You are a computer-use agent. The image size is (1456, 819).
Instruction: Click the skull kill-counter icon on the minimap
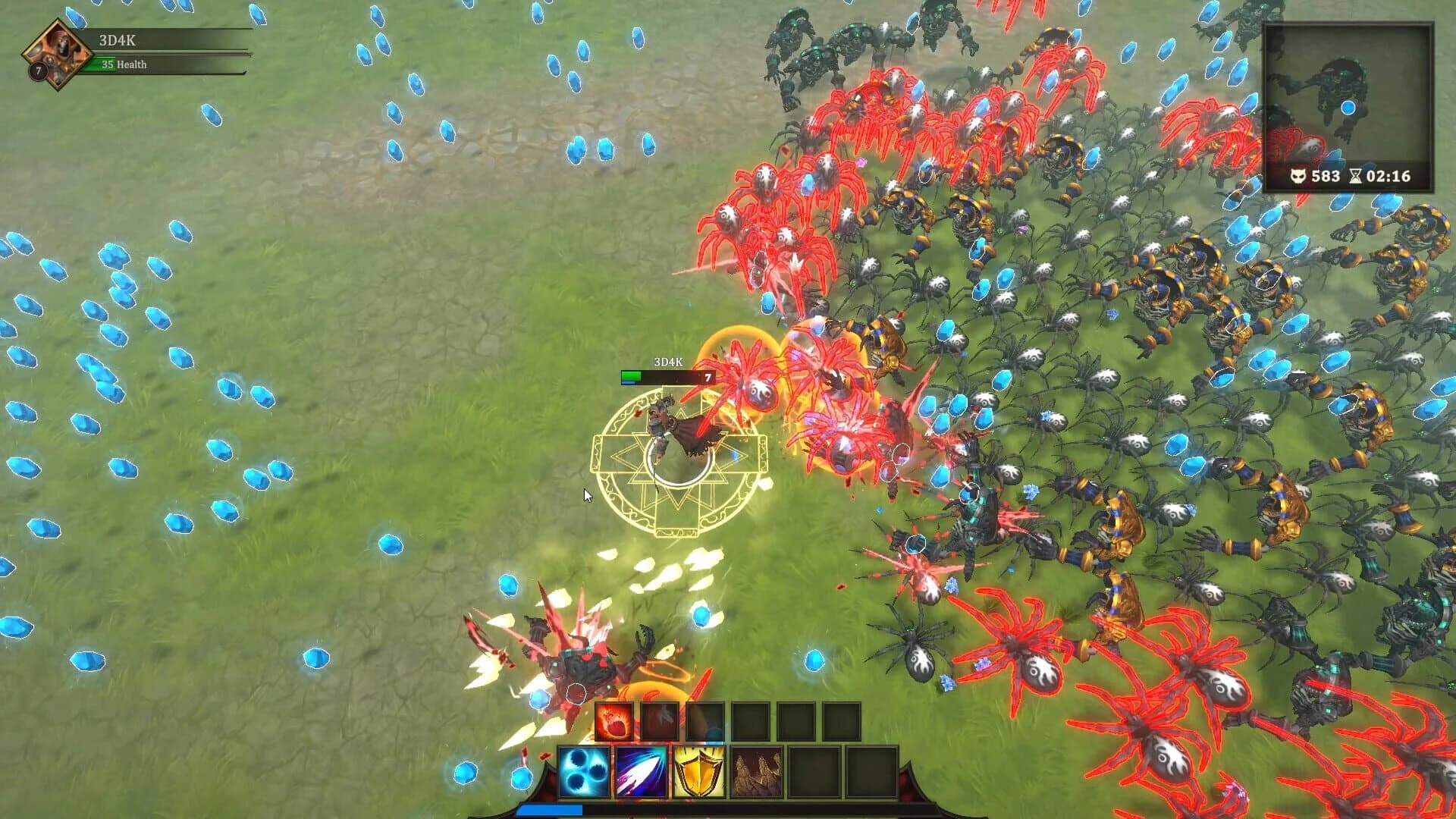[x=1300, y=174]
